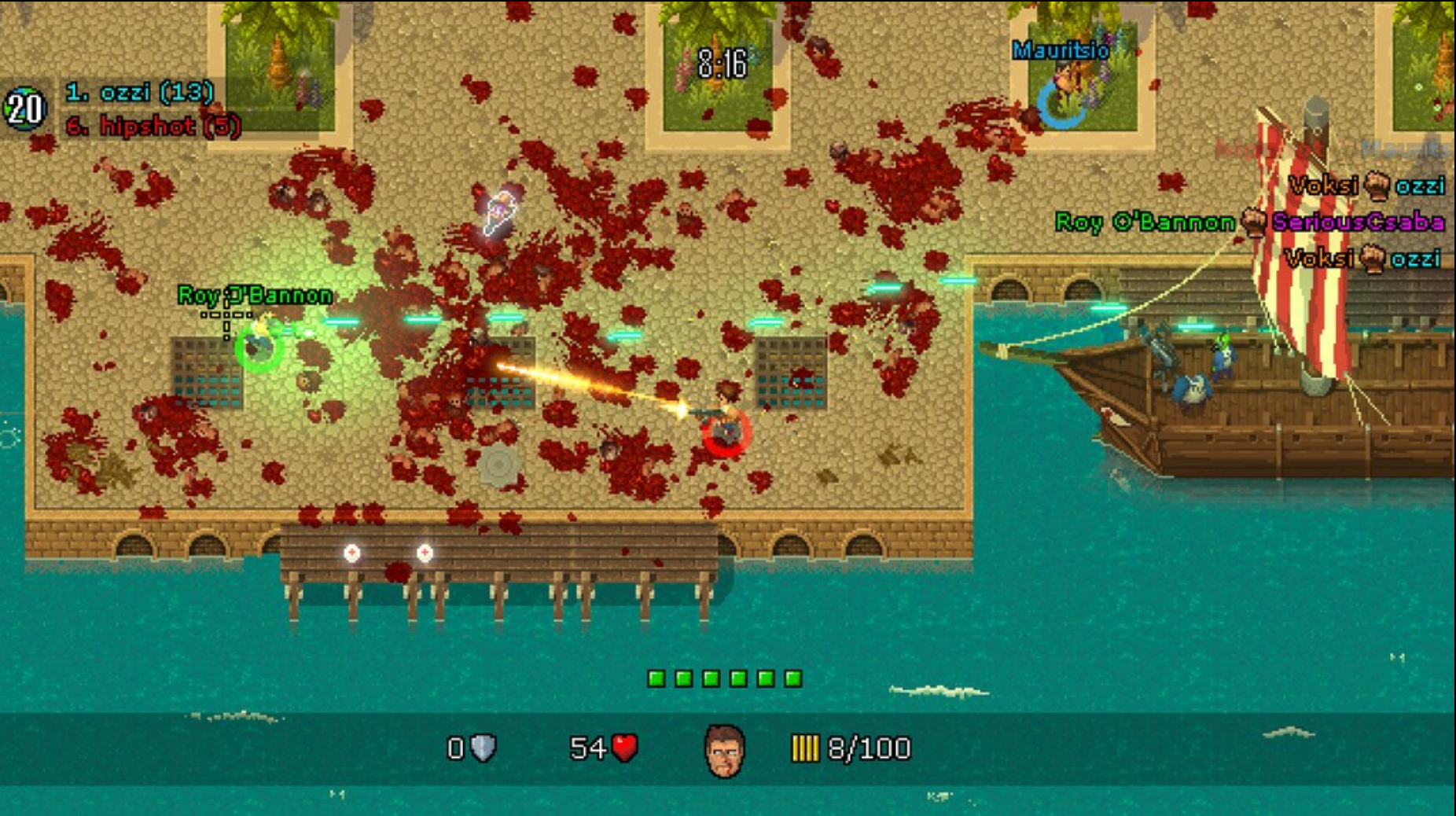Expand the ozzi leaderboard entry
This screenshot has height=816, width=1456.
(135, 92)
